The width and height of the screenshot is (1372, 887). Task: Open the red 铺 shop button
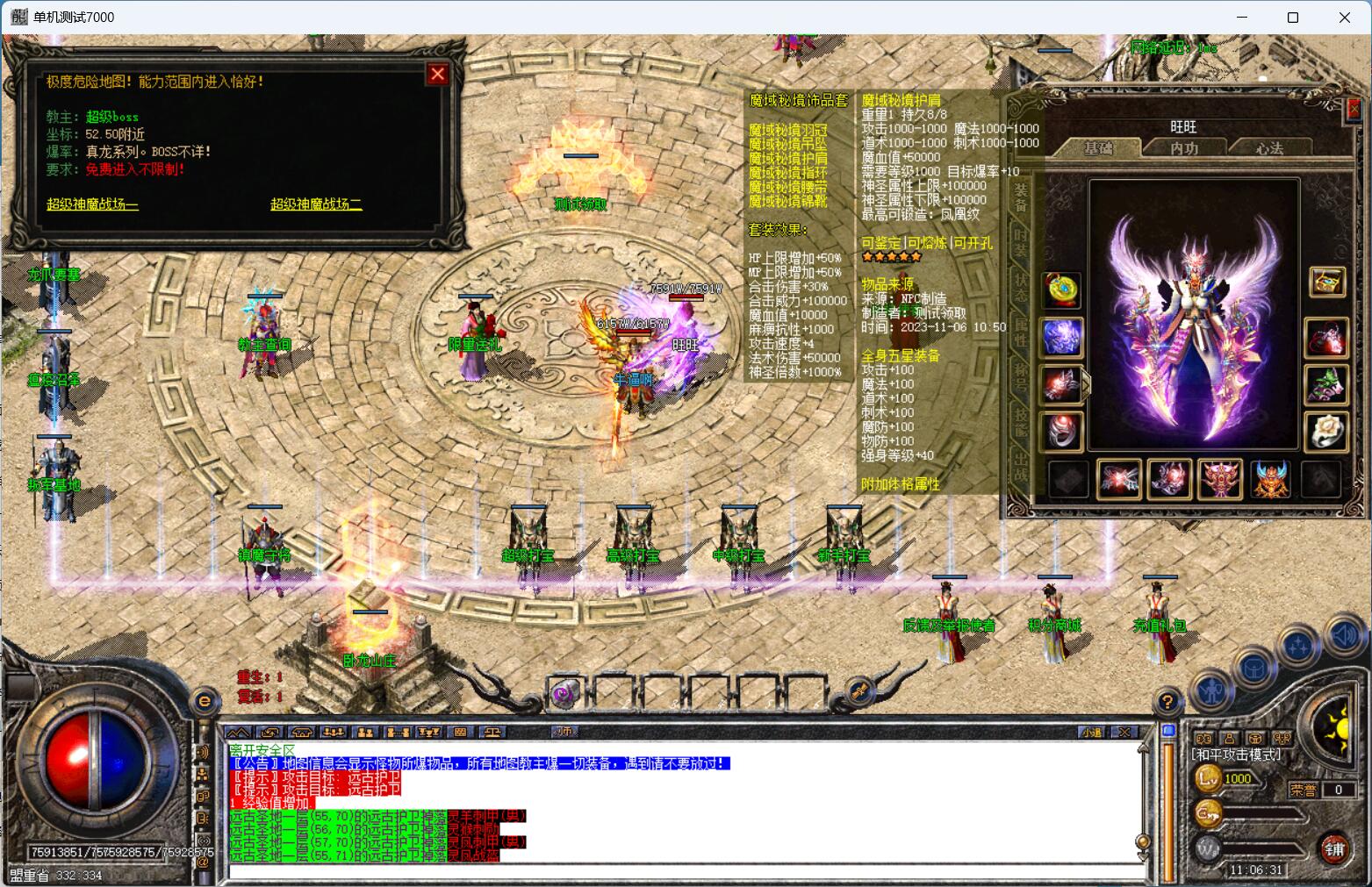pos(1335,848)
